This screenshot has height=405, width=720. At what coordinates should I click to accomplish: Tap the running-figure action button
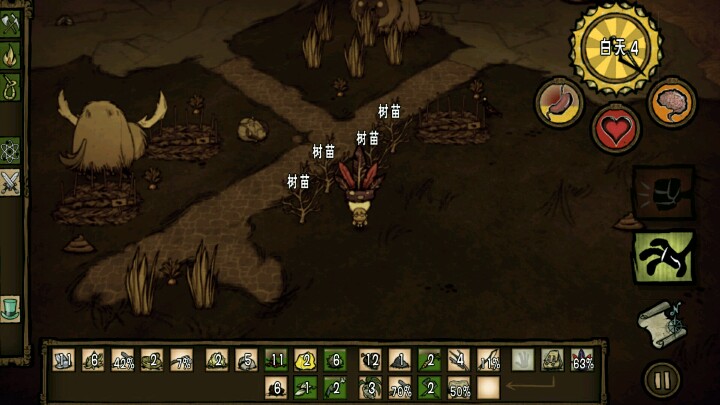click(x=660, y=257)
